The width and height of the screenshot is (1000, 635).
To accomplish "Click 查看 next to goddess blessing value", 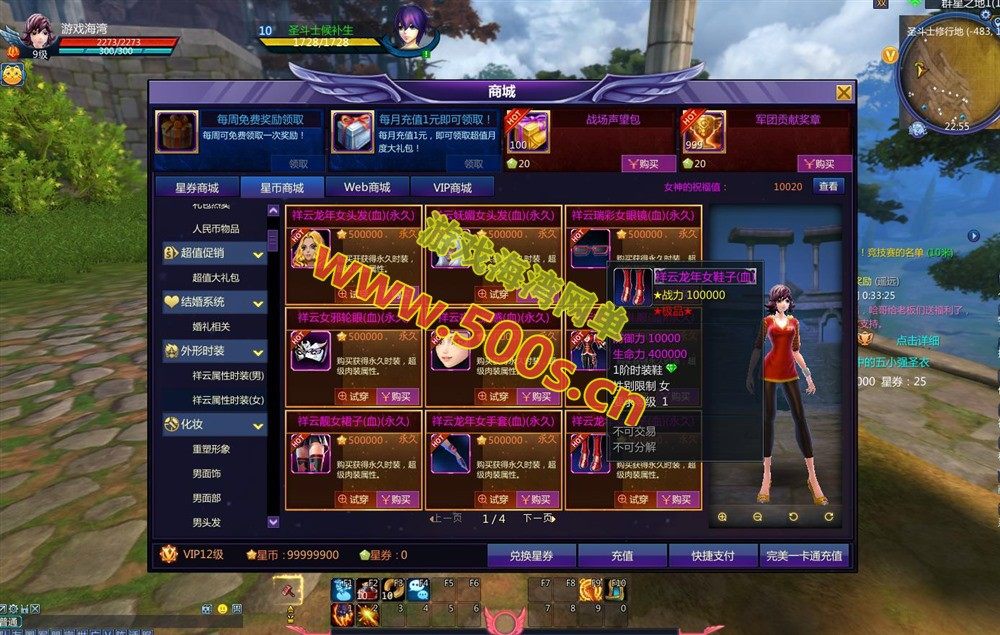I will coord(828,186).
